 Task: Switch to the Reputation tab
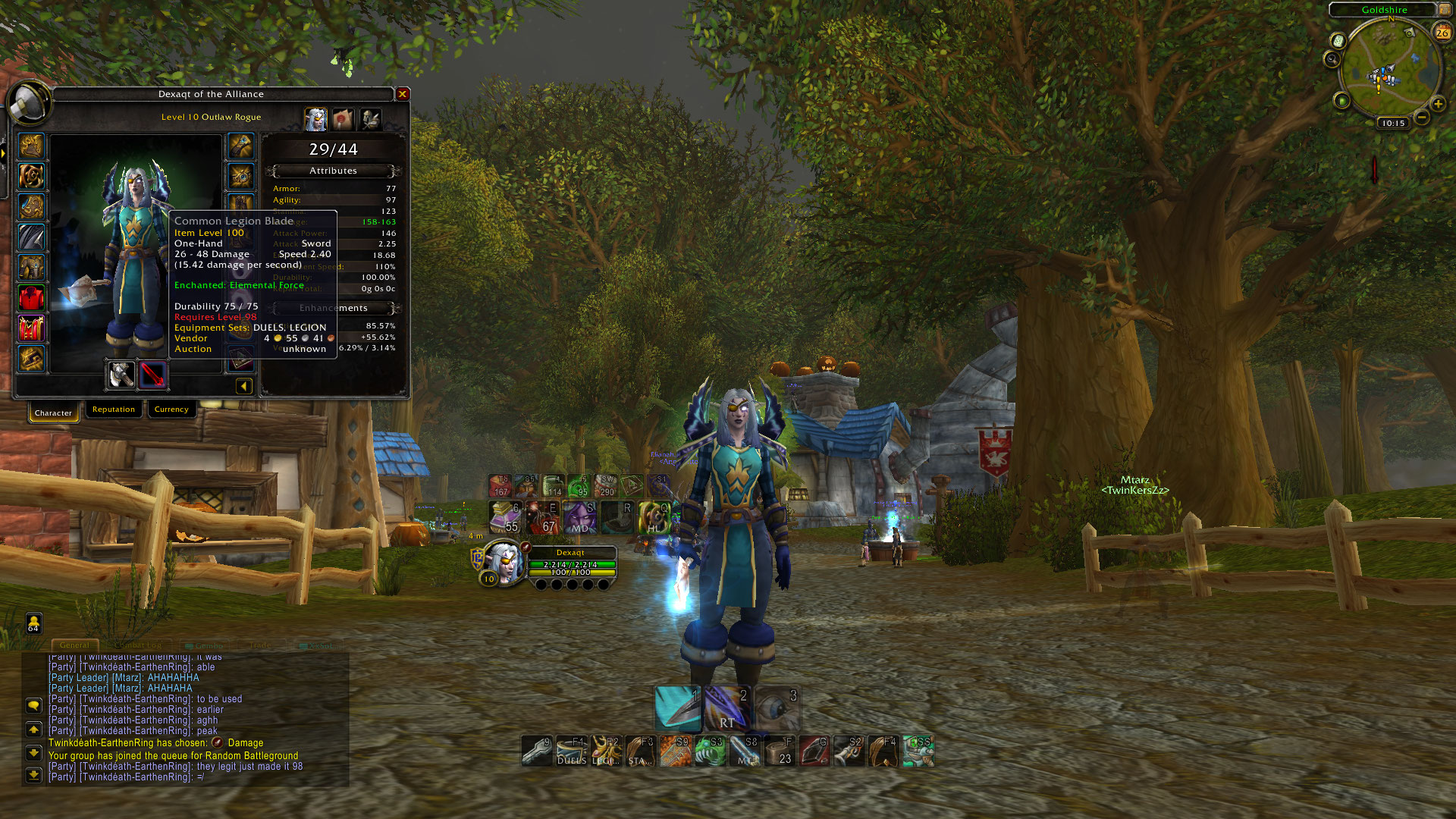pyautogui.click(x=114, y=409)
